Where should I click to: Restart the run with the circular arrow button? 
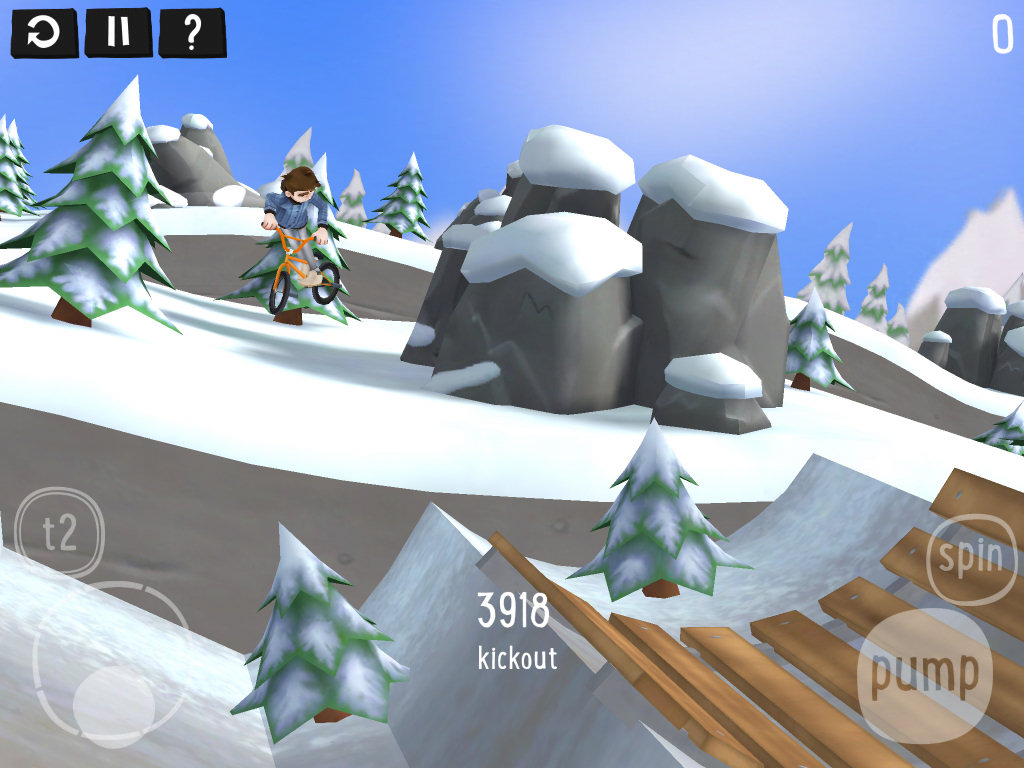(x=43, y=33)
